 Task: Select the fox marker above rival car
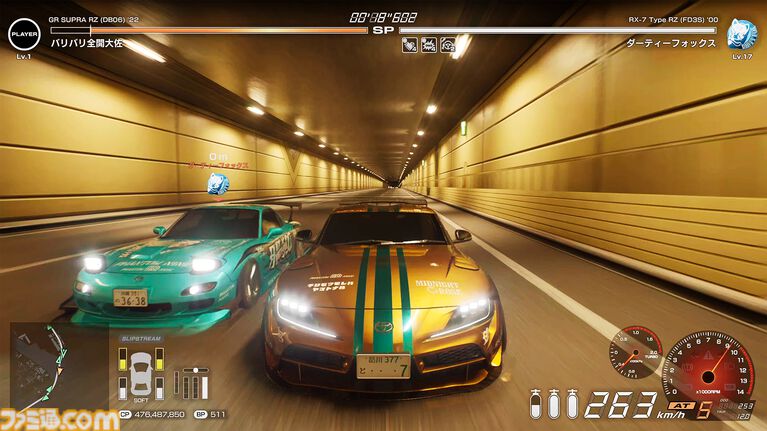click(x=217, y=183)
